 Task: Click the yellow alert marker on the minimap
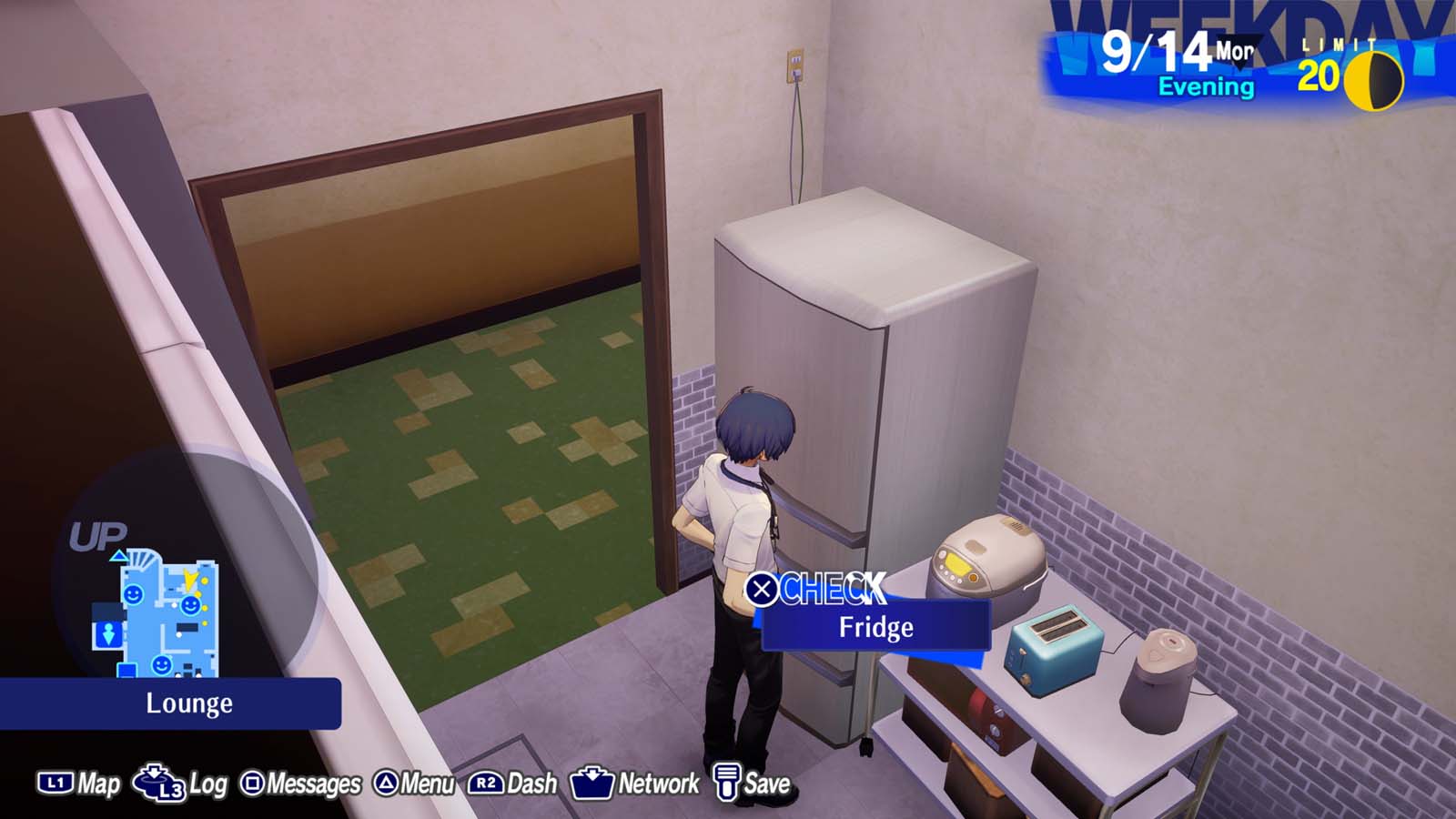point(189,580)
